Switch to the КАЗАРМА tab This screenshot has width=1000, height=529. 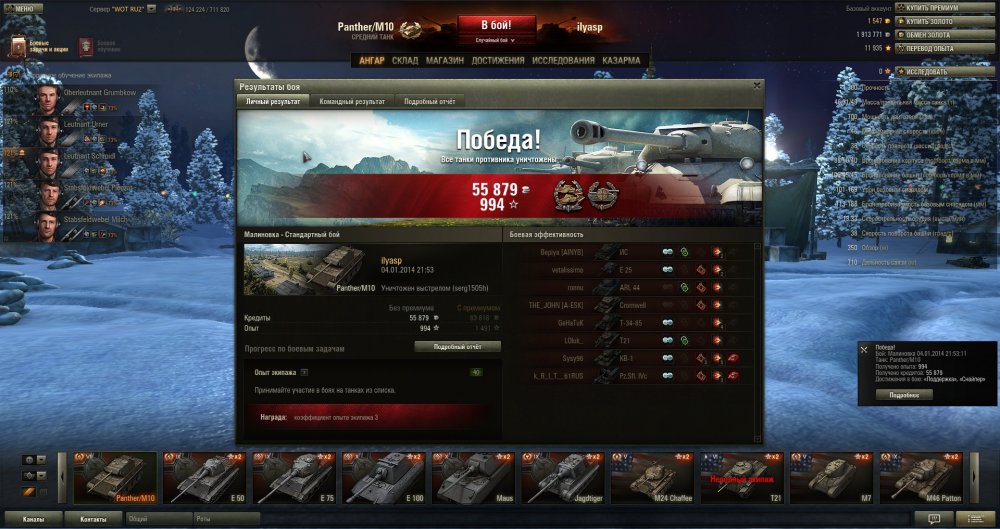(x=621, y=60)
